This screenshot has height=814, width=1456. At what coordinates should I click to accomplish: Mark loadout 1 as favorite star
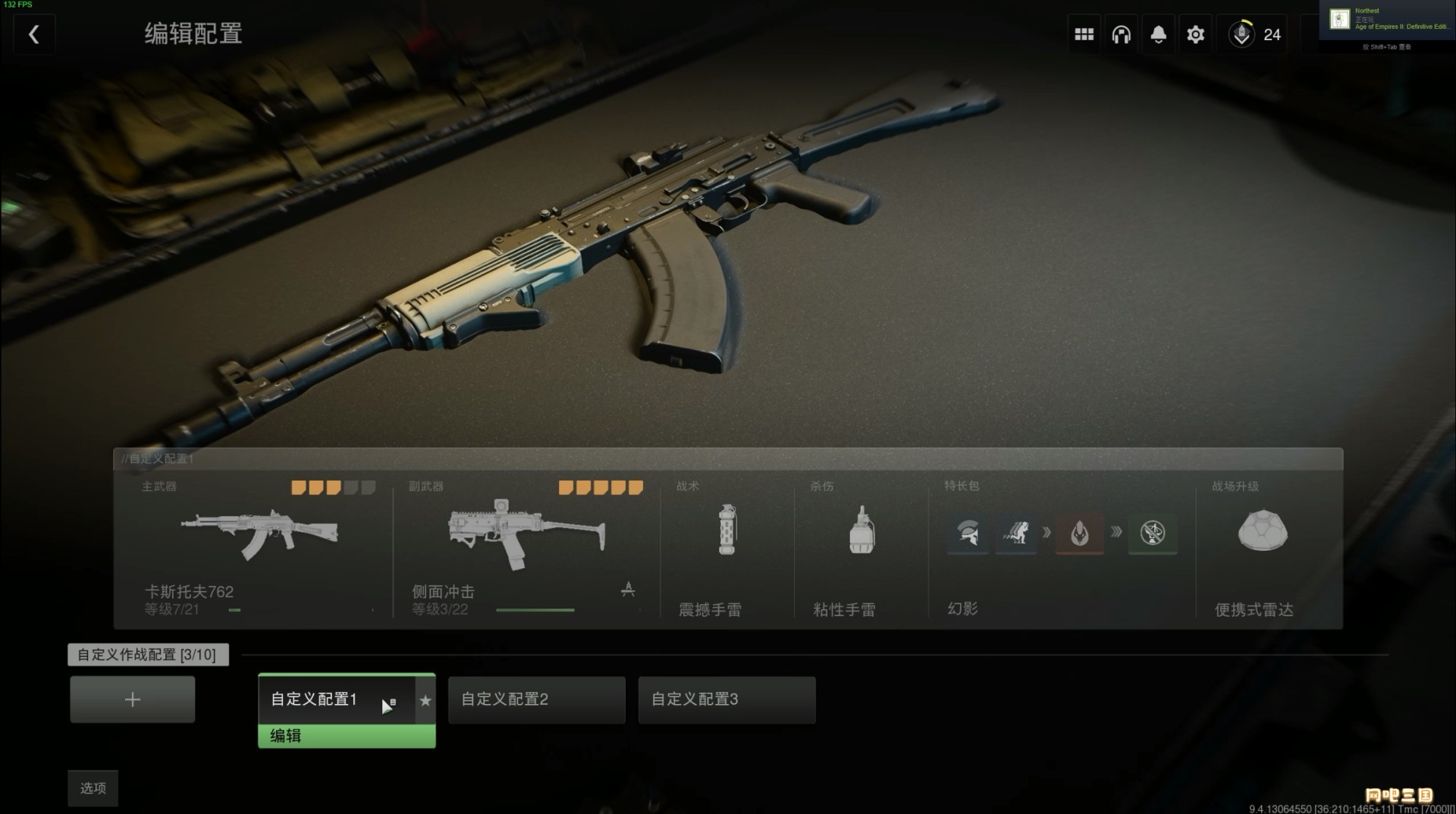(425, 700)
